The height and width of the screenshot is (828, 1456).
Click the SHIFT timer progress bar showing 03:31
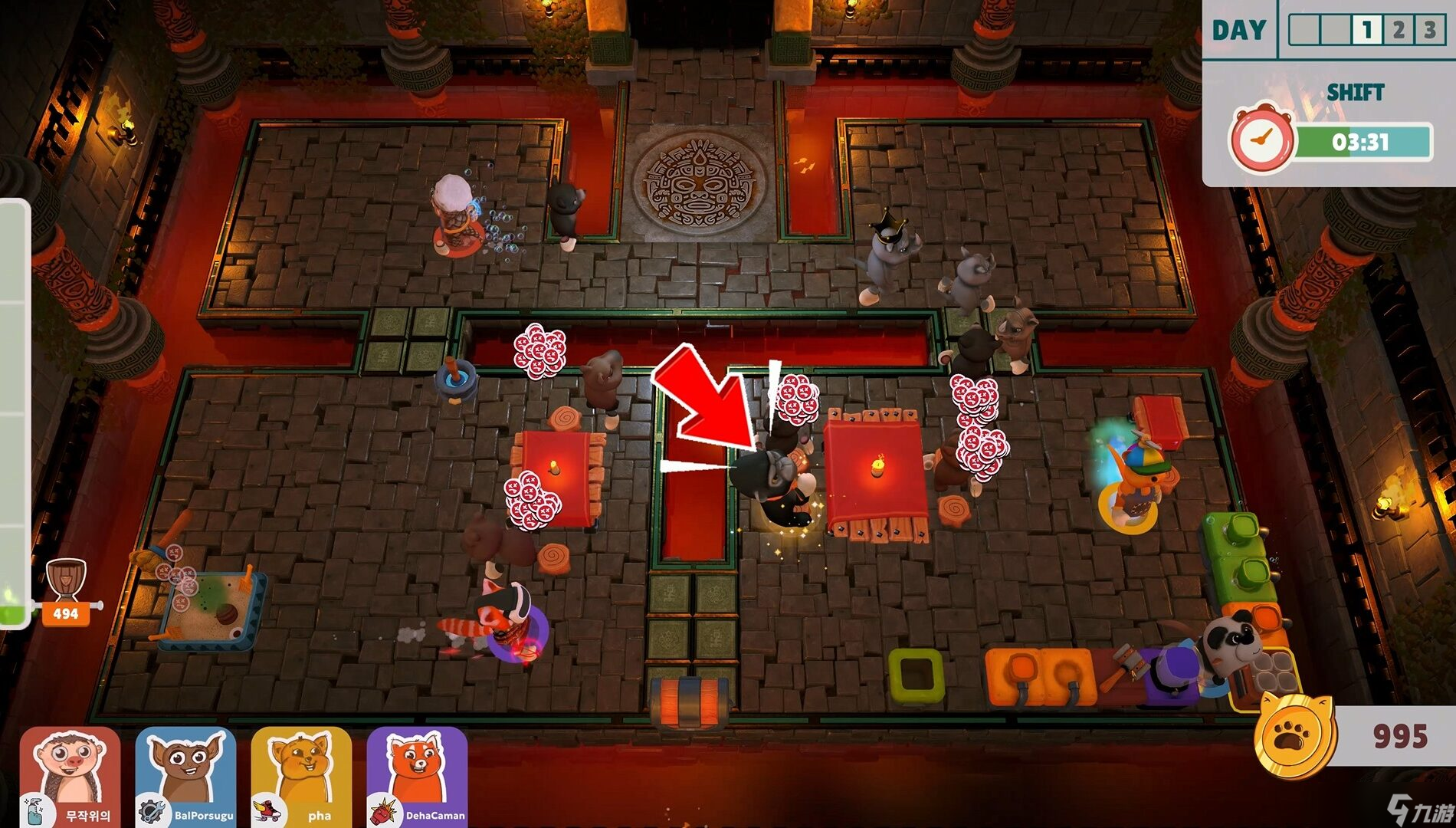[x=1362, y=142]
